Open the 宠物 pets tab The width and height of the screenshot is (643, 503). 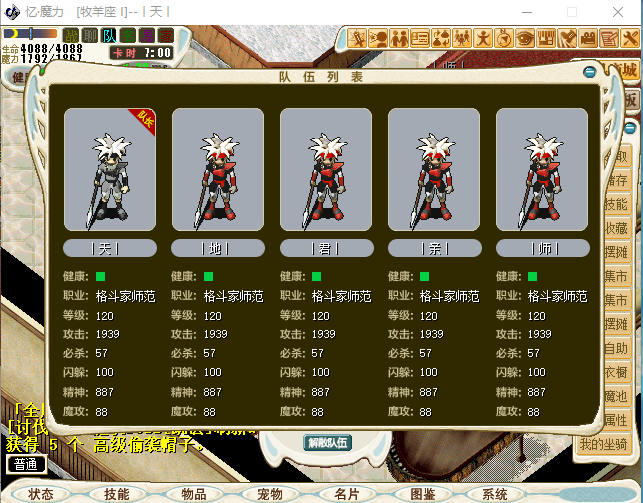[270, 494]
